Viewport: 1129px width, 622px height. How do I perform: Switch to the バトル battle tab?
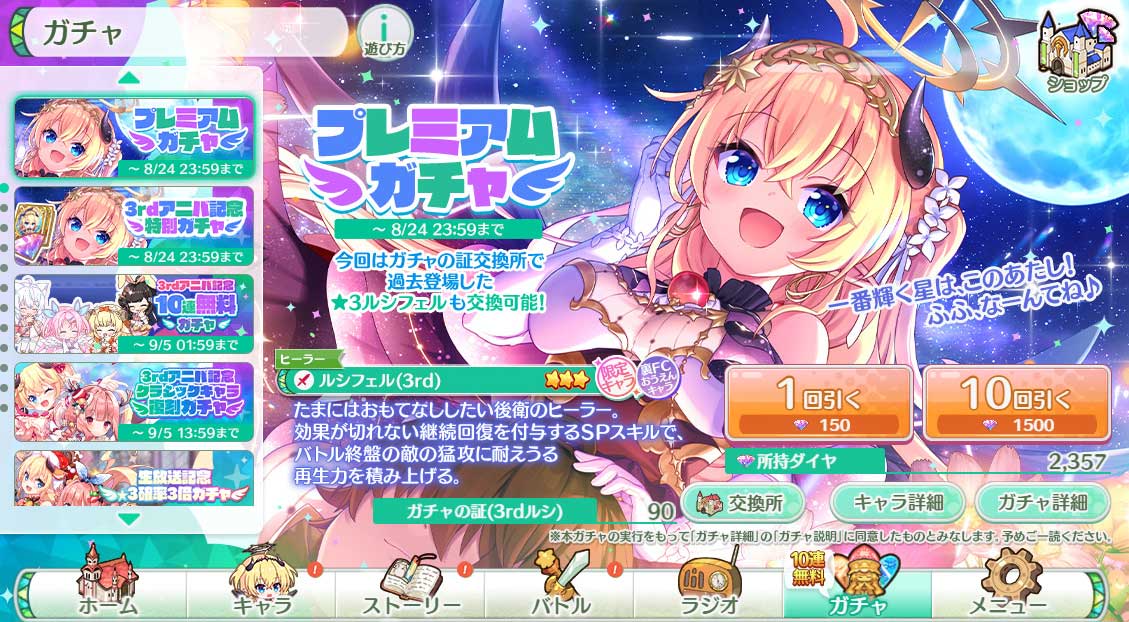pyautogui.click(x=559, y=592)
